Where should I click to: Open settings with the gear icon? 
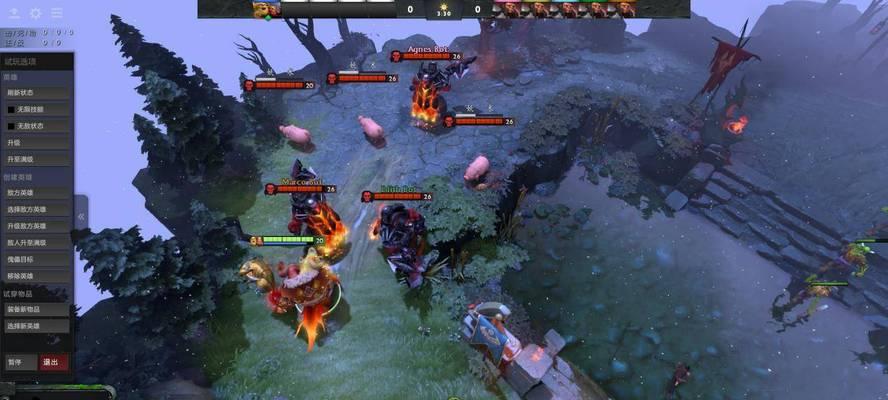tap(35, 13)
